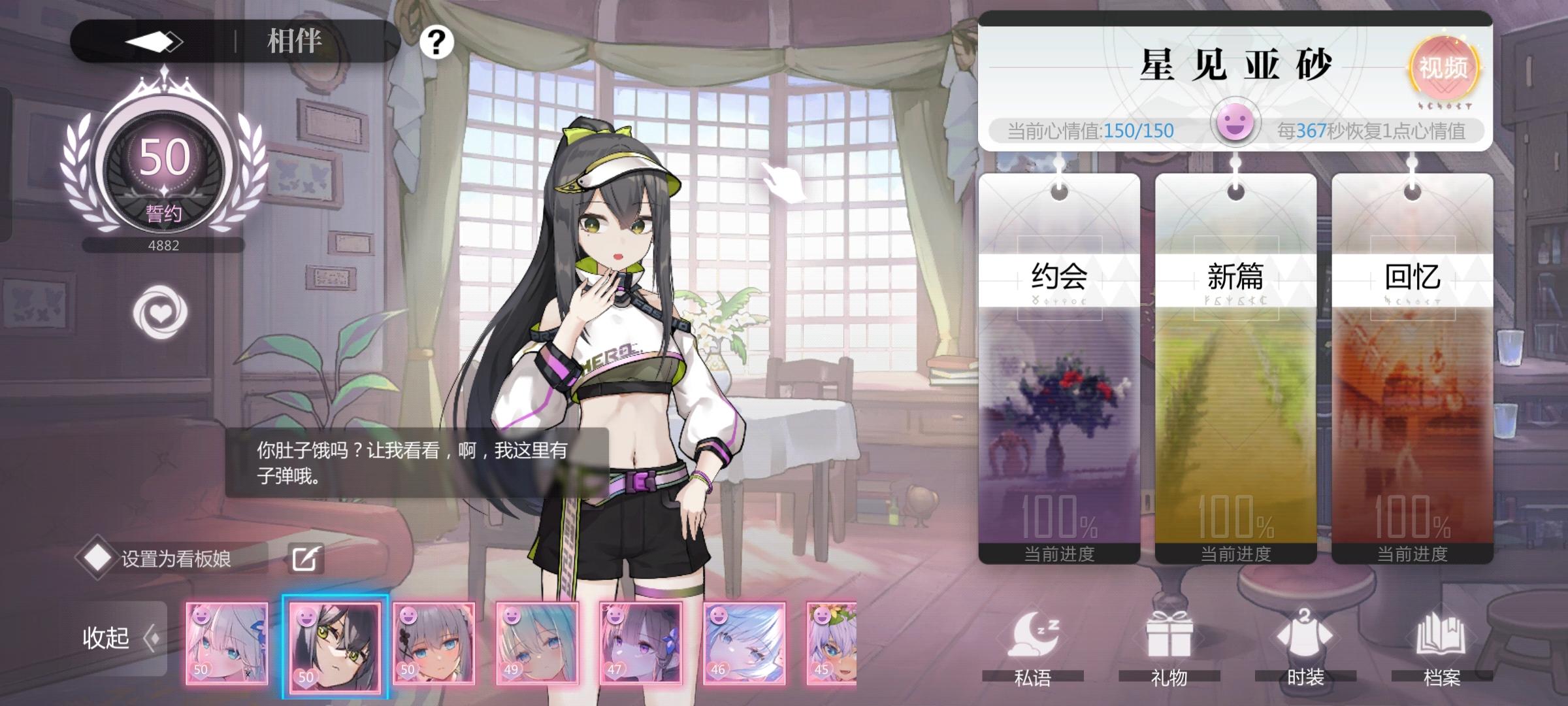Open the 礼物 (gift) panel

[1168, 644]
